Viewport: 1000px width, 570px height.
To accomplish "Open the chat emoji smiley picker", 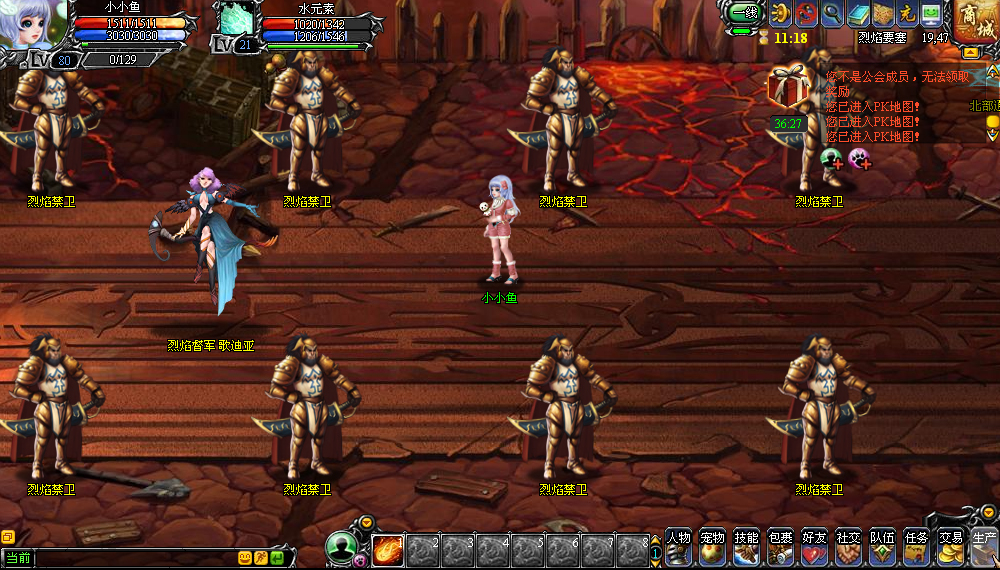I will coord(245,558).
